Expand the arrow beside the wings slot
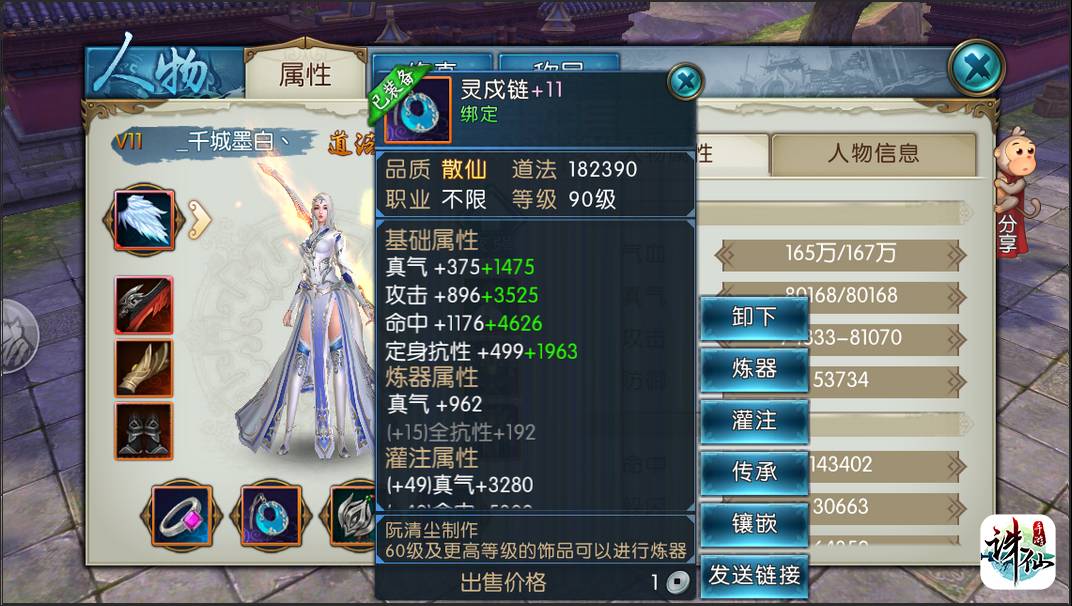Screen dimensions: 1072x606 click(200, 220)
